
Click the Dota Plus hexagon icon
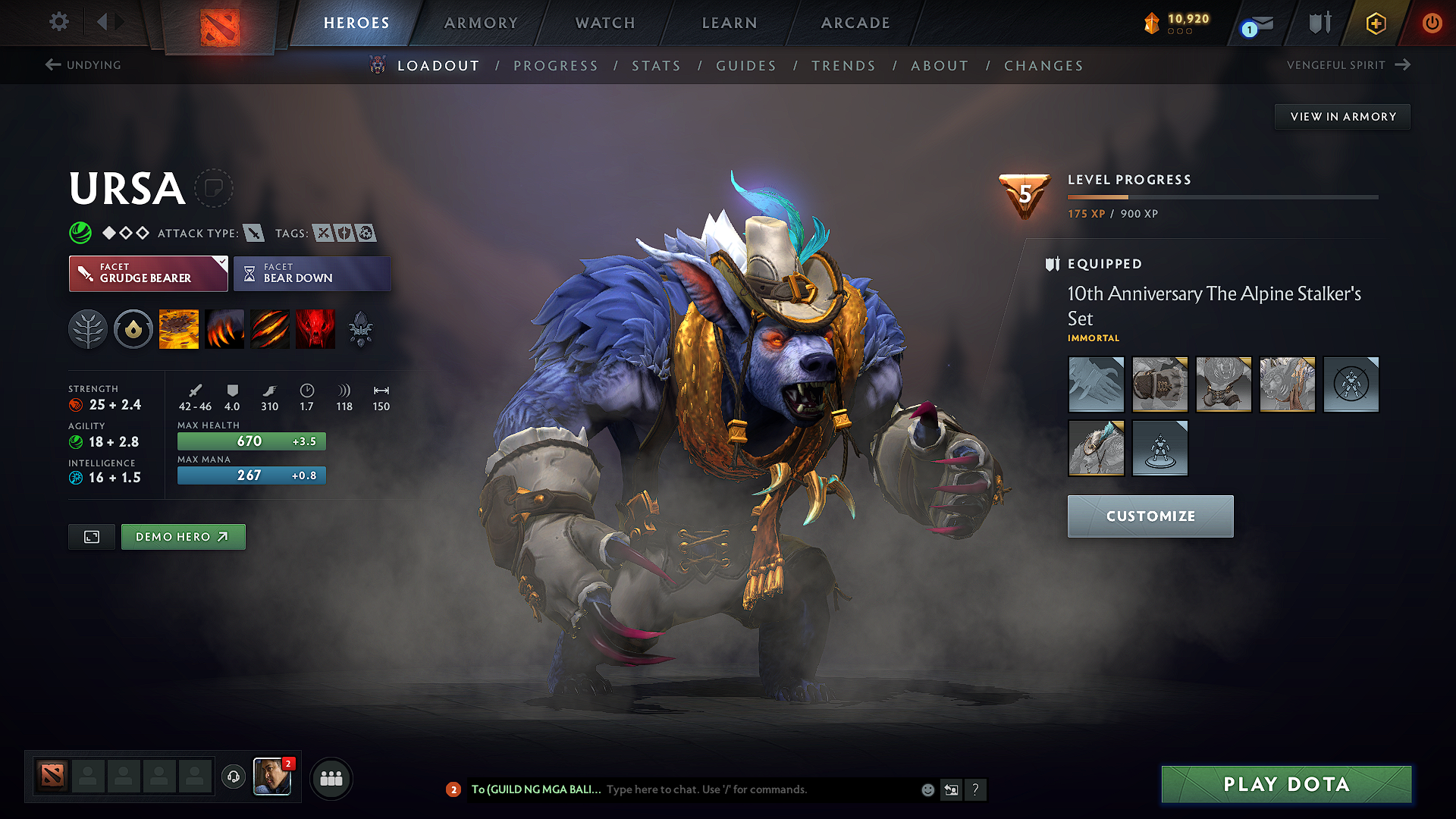tap(1375, 24)
